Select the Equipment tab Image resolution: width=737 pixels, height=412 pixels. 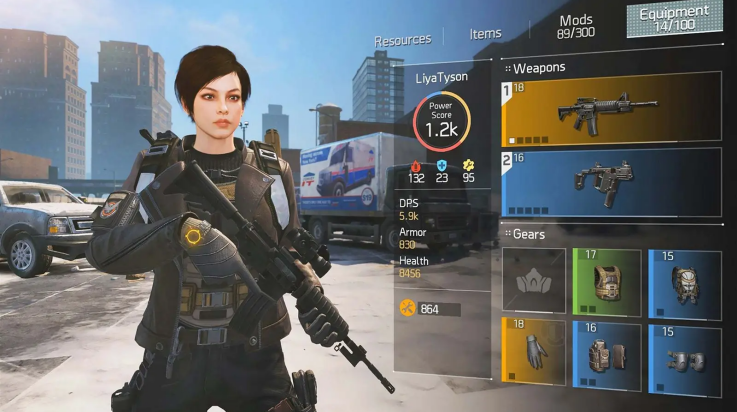674,17
